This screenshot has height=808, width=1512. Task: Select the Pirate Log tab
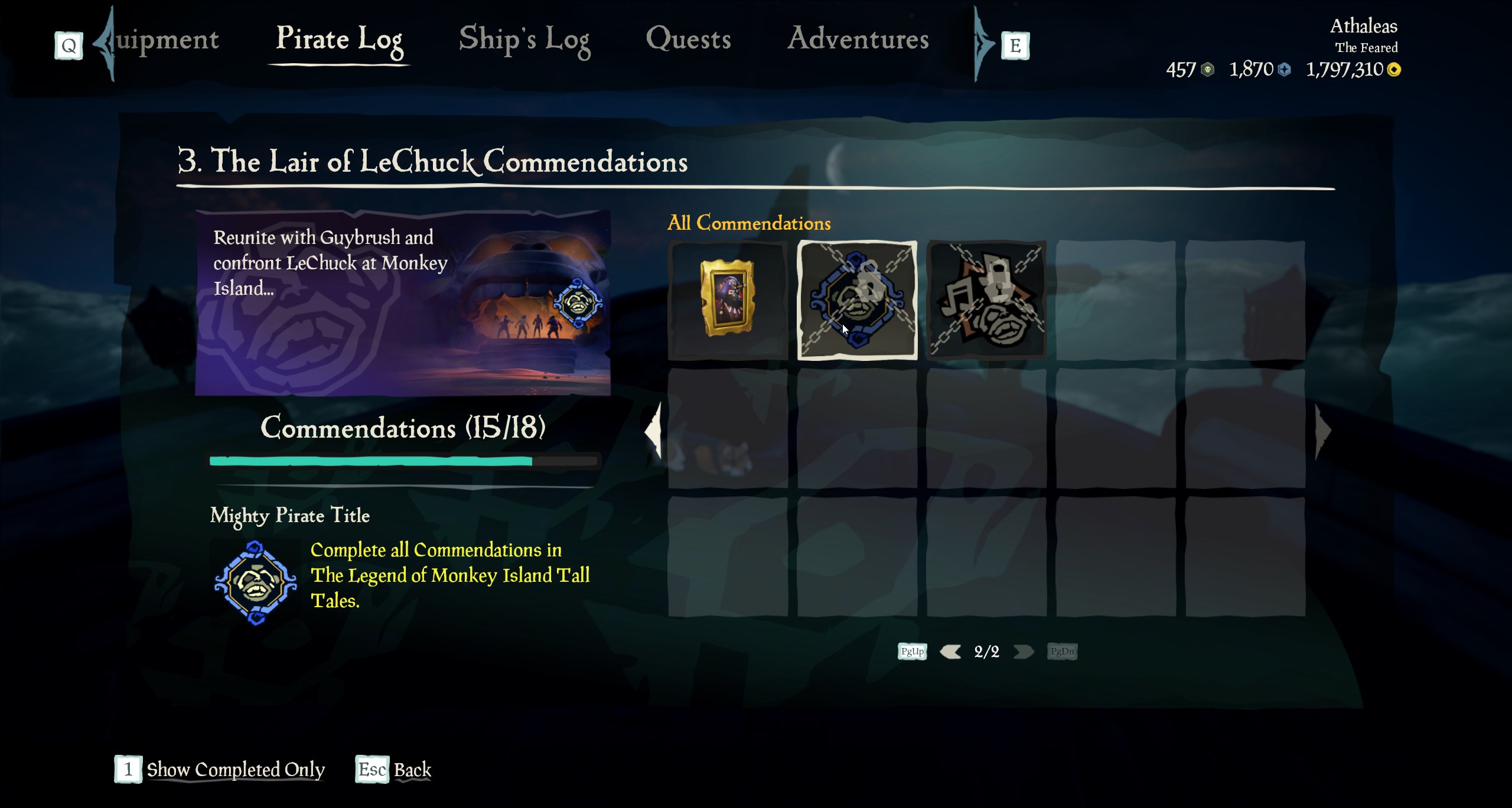pos(339,40)
